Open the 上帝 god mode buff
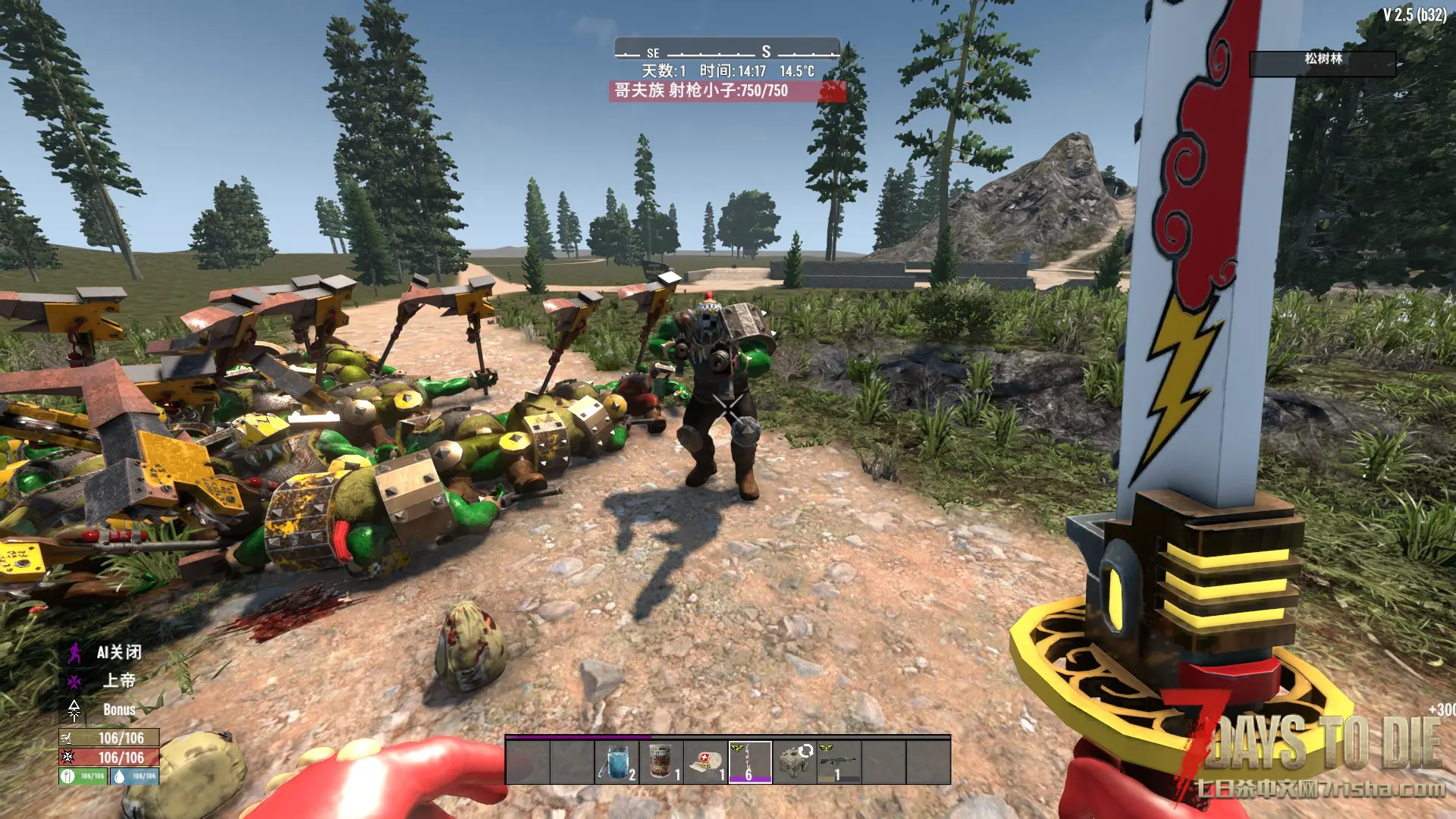This screenshot has width=1456, height=819. click(74, 681)
